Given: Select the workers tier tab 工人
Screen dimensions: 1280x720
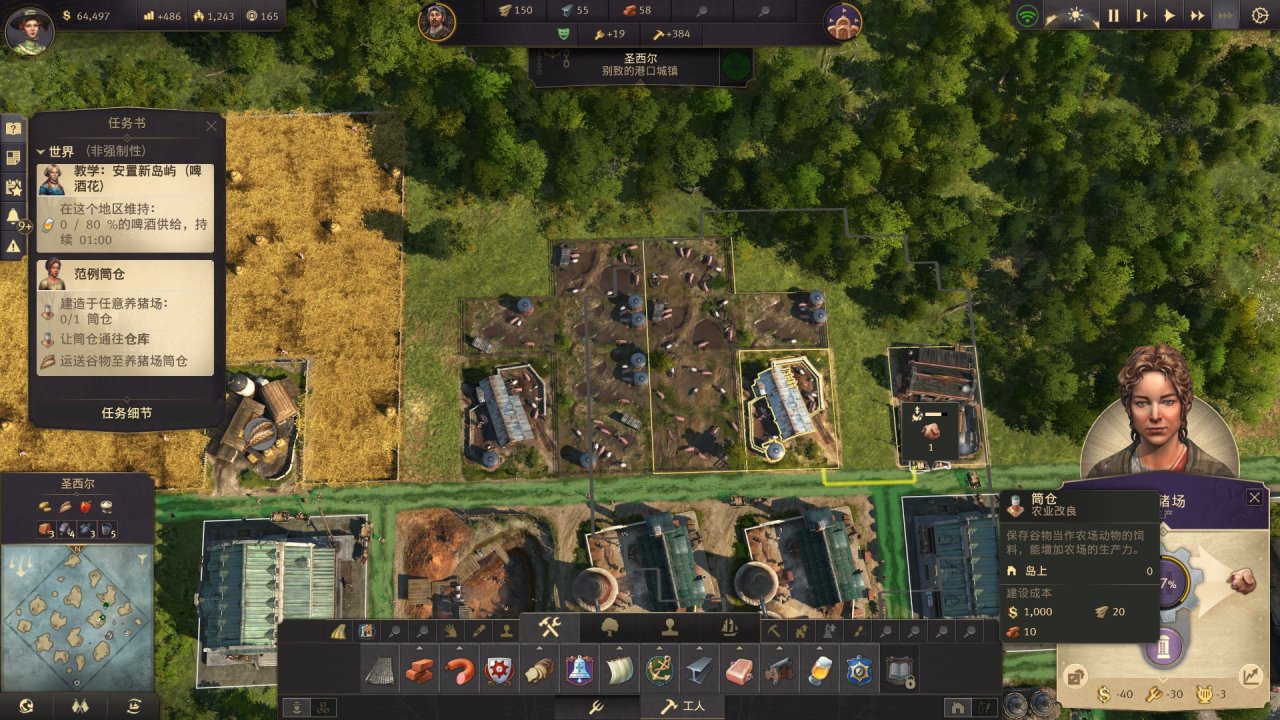Looking at the screenshot, I should click(685, 707).
